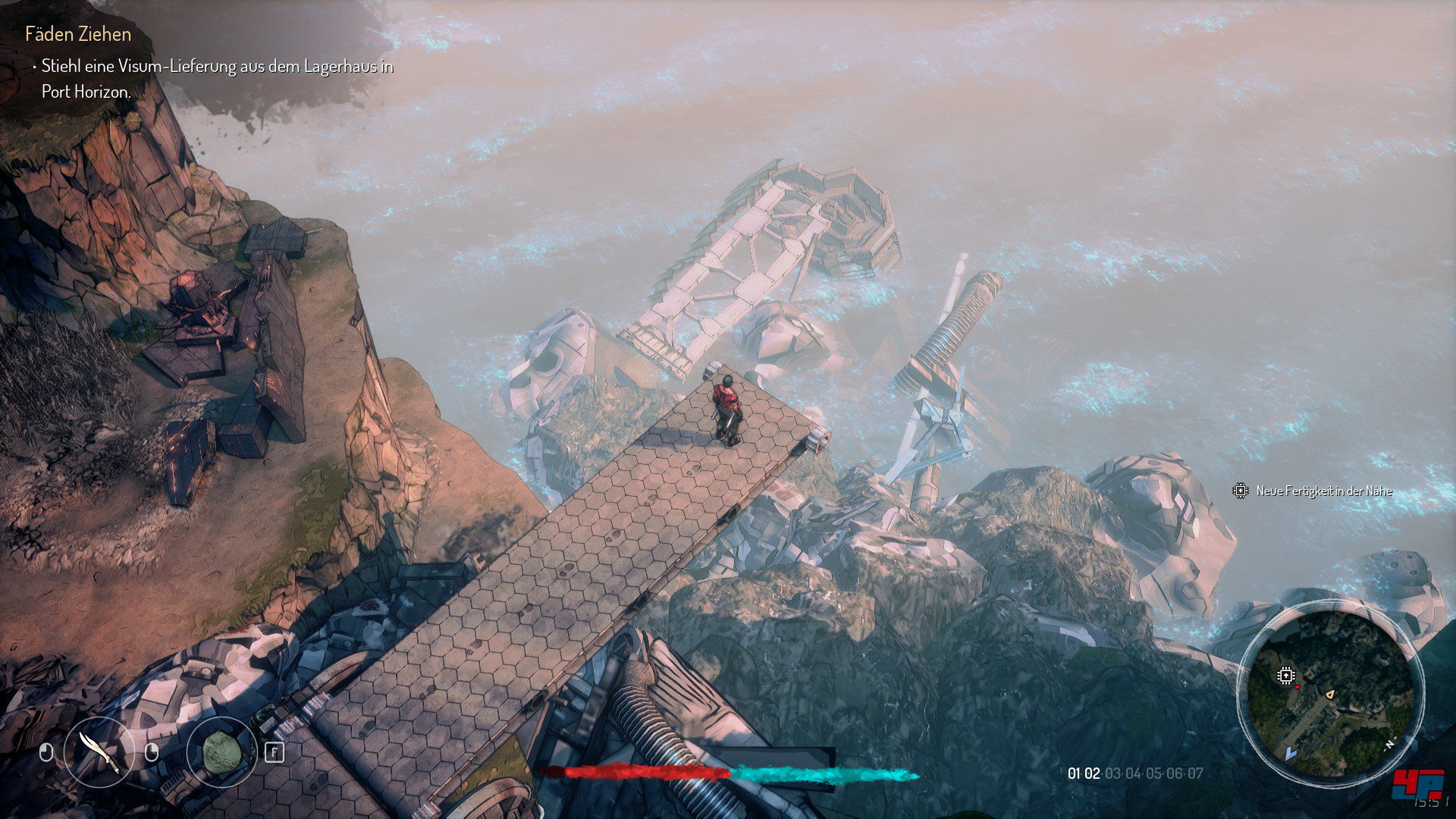Screen dimensions: 1456x819
Task: Click the red heart marker on minimap
Action: [x=1298, y=687]
